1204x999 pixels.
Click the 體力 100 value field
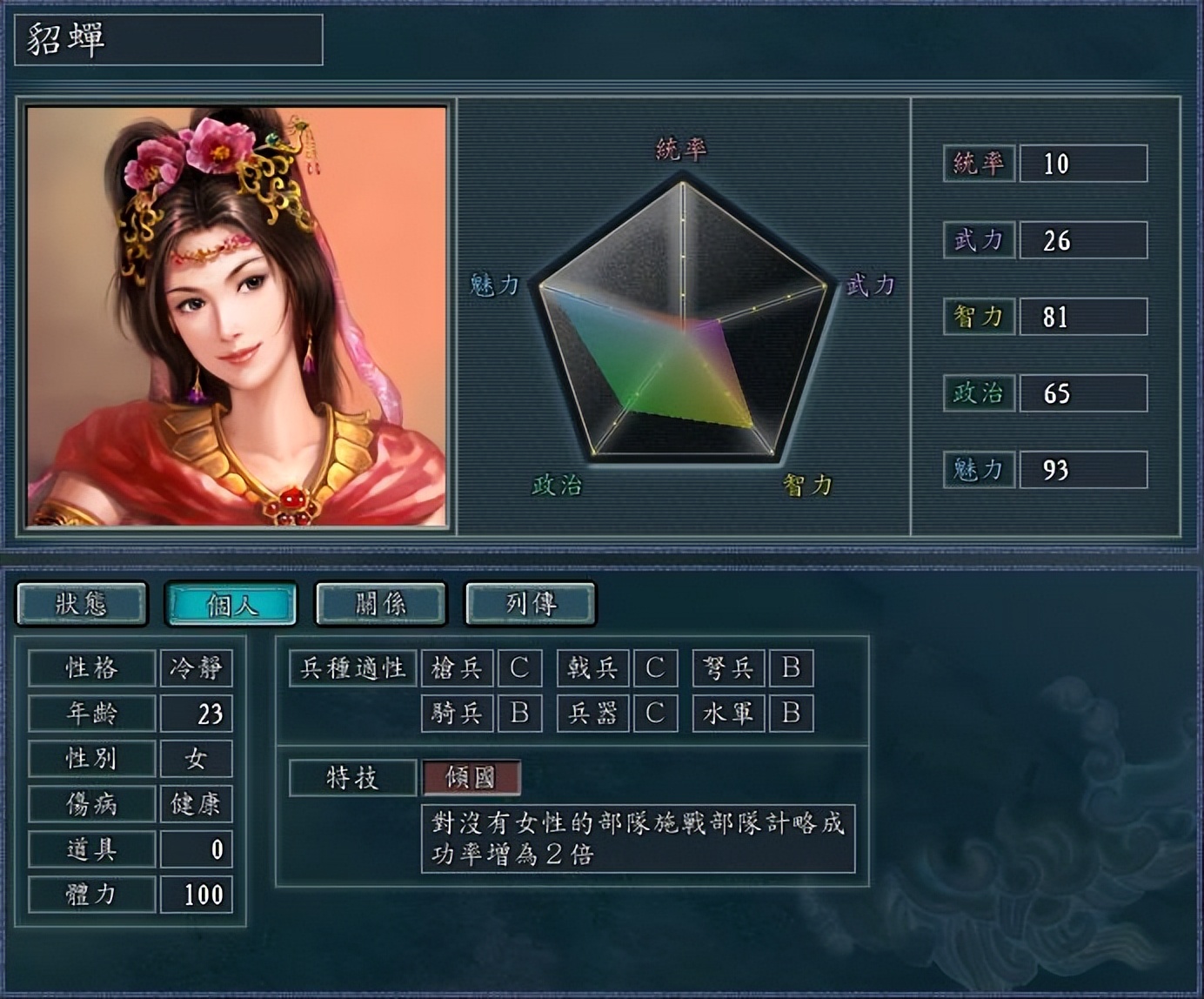coord(197,893)
